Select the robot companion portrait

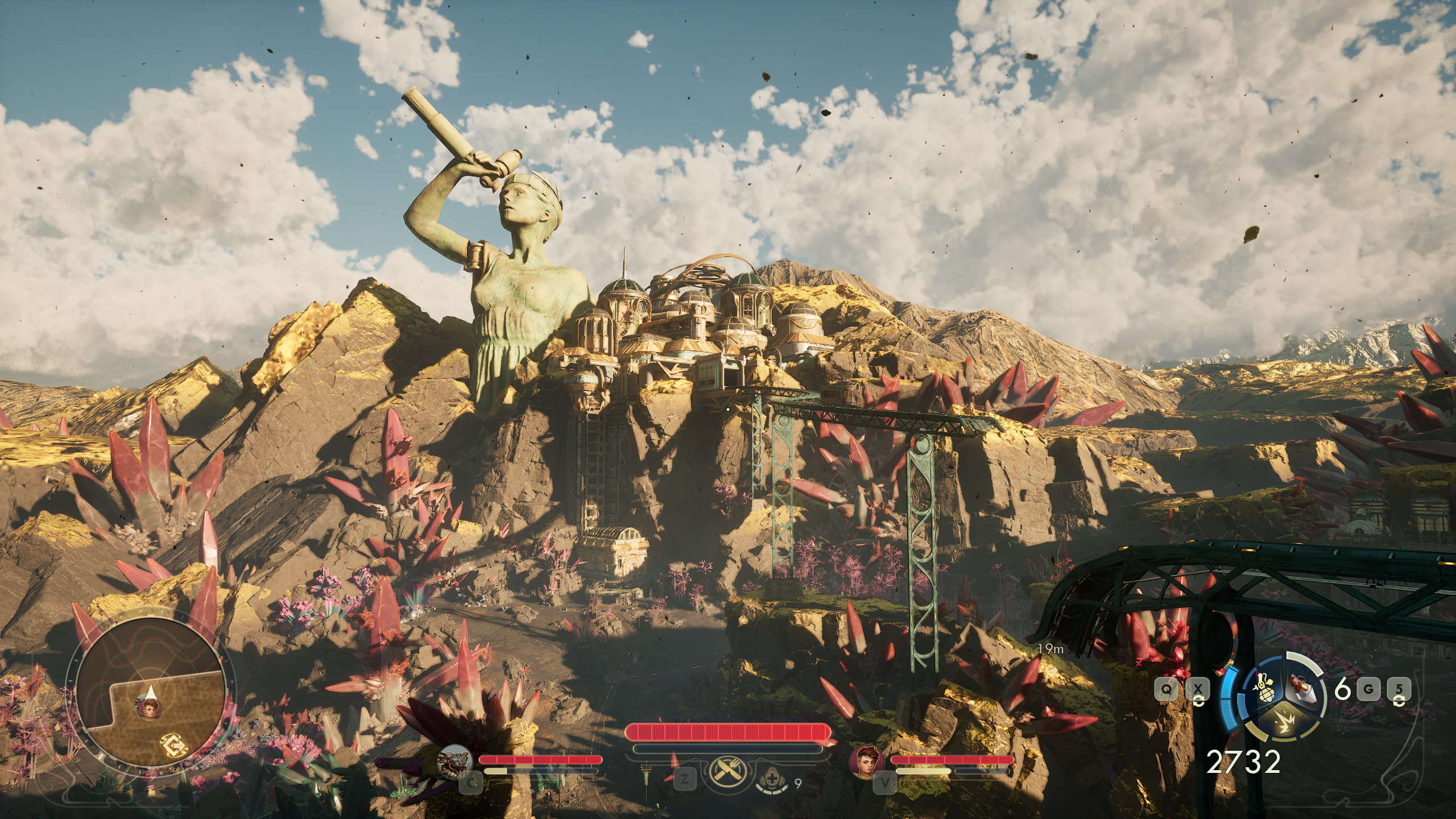(456, 761)
